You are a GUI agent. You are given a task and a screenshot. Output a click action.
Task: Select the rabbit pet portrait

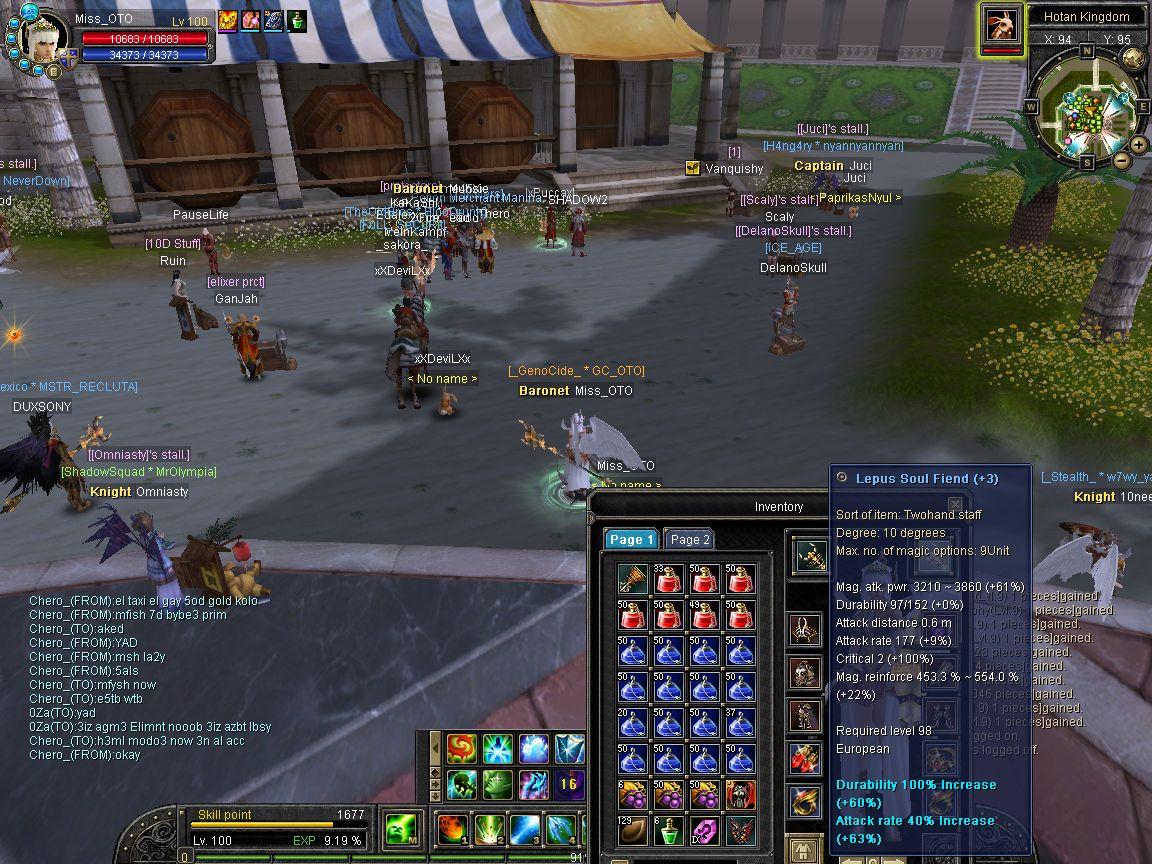pyautogui.click(x=1000, y=24)
